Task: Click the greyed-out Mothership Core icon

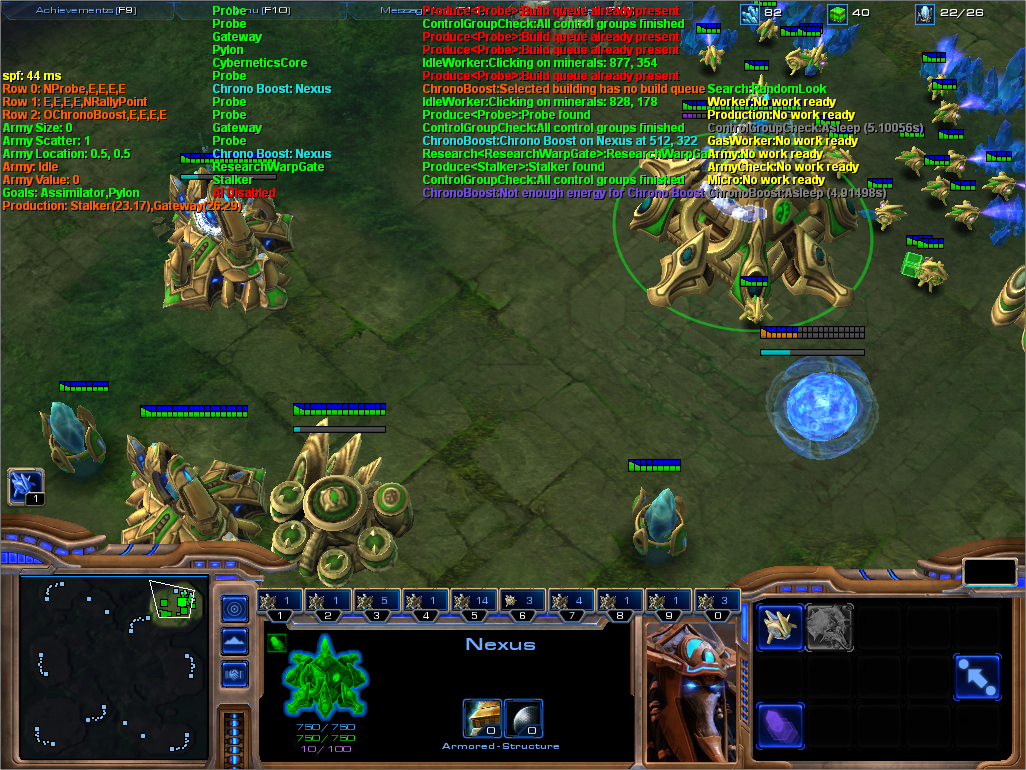Action: coord(829,628)
